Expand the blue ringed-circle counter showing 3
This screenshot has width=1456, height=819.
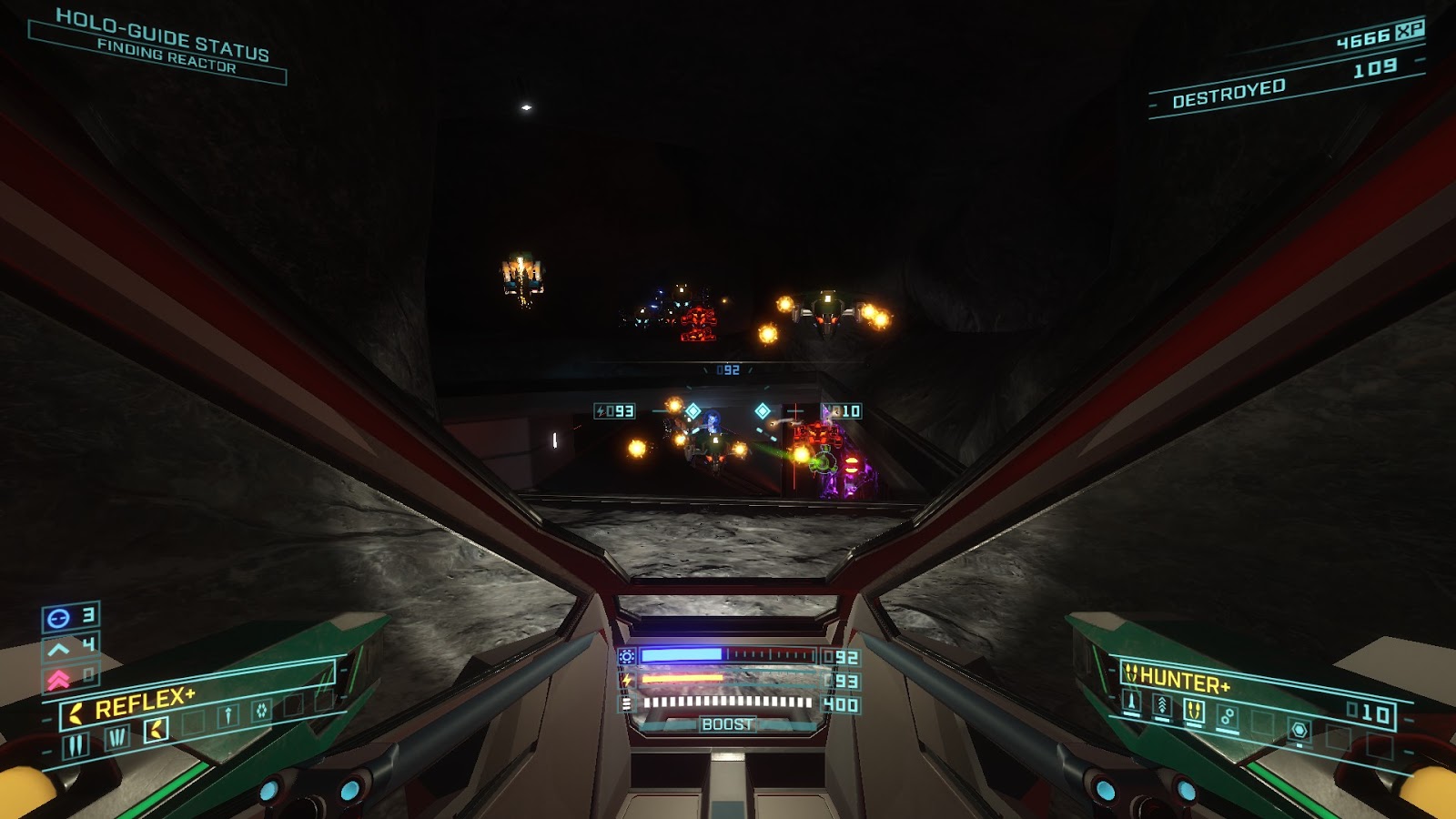58,617
